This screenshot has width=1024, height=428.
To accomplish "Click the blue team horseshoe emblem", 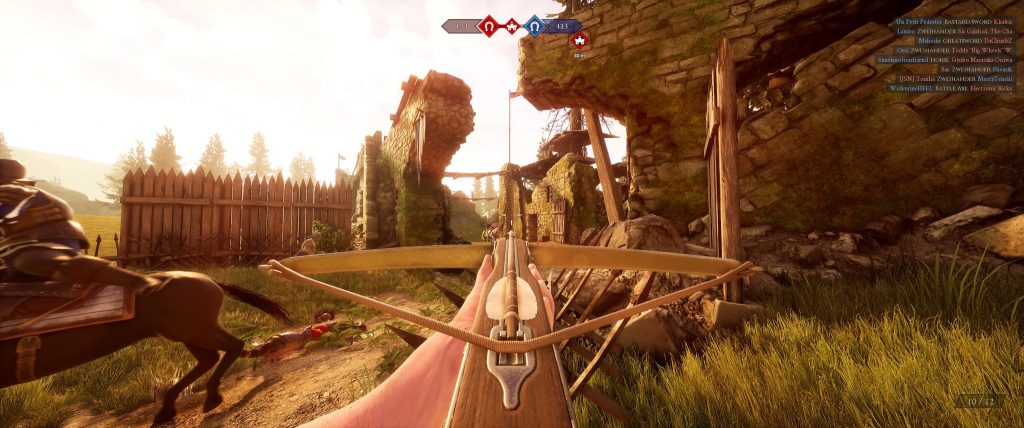I will coord(535,26).
